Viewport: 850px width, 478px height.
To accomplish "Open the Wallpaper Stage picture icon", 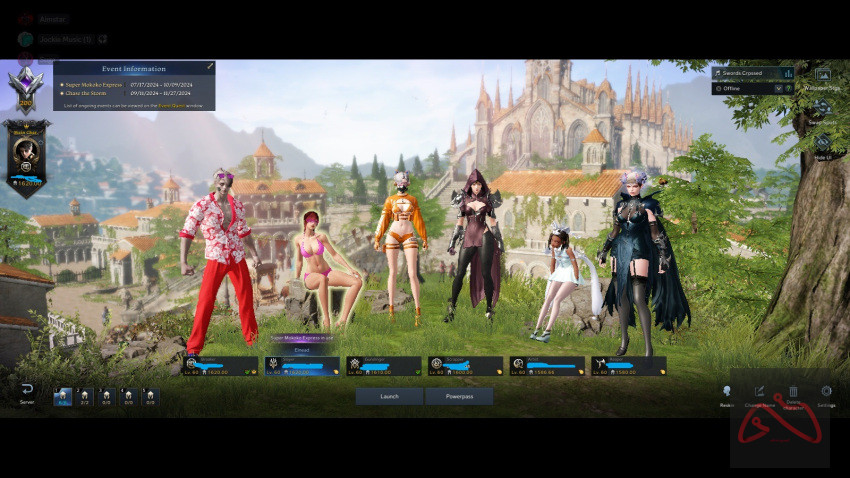I will click(823, 74).
